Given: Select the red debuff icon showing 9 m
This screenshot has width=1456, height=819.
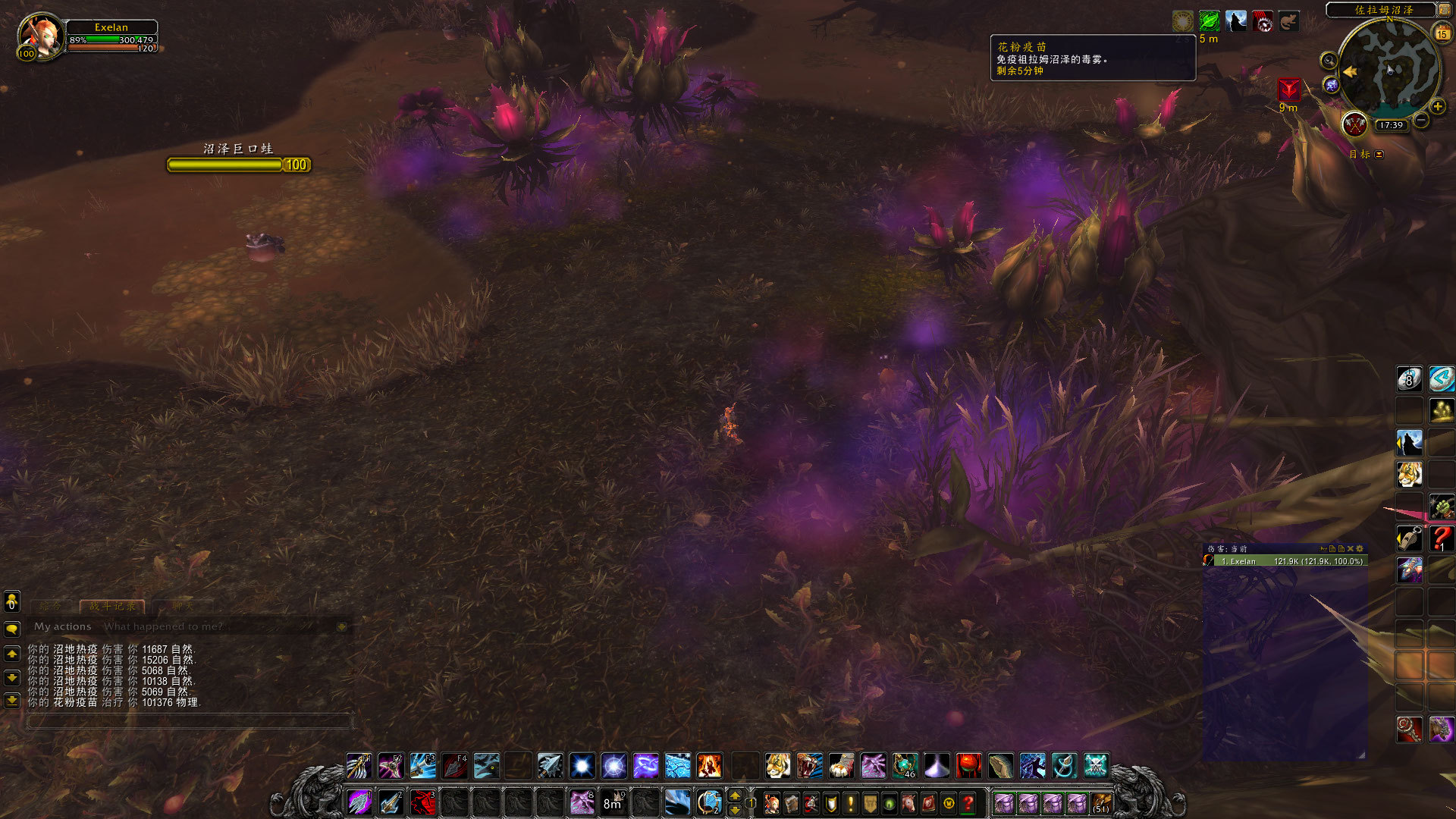Looking at the screenshot, I should 1288,89.
